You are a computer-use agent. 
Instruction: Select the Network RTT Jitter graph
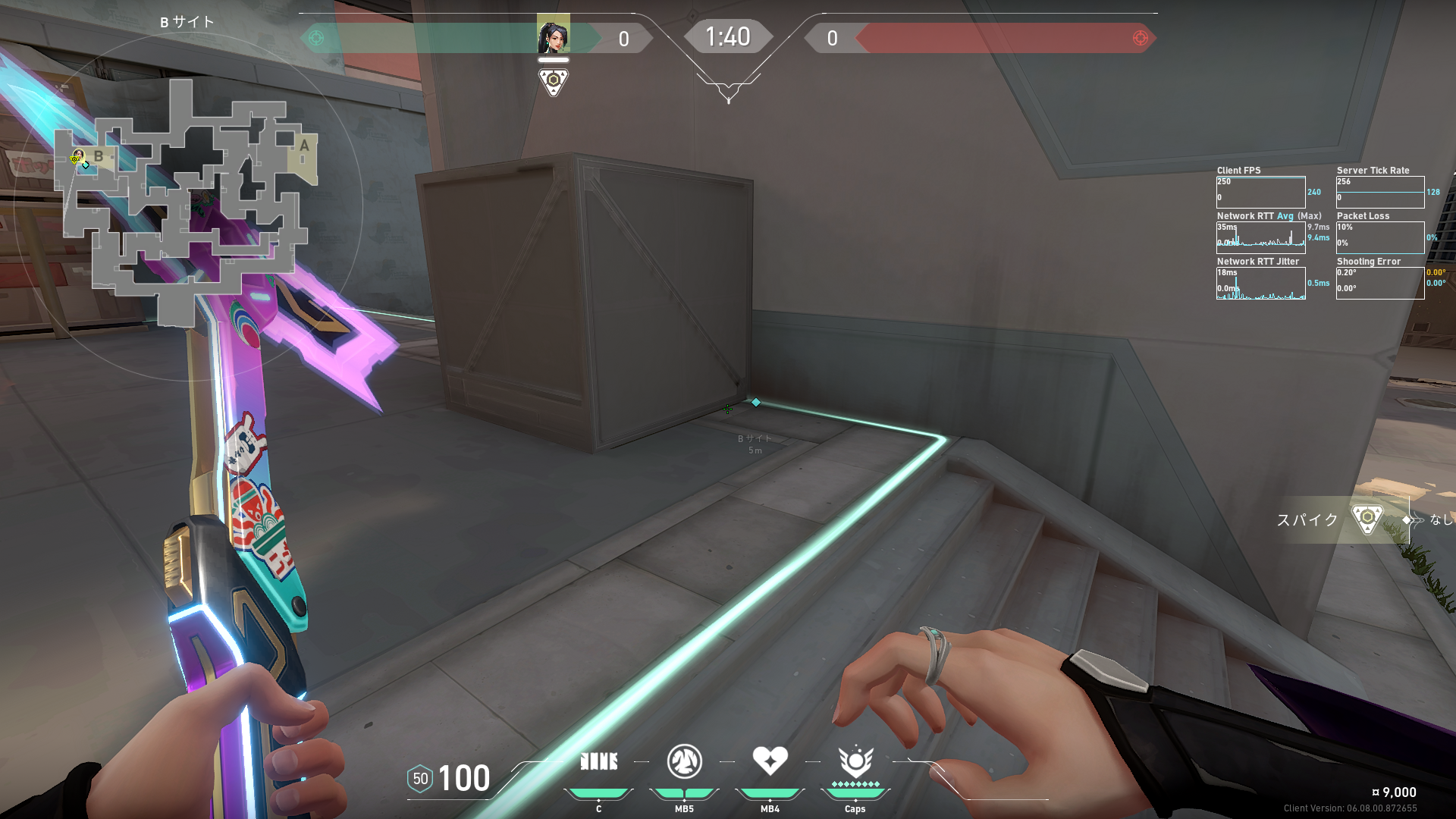[x=1260, y=284]
